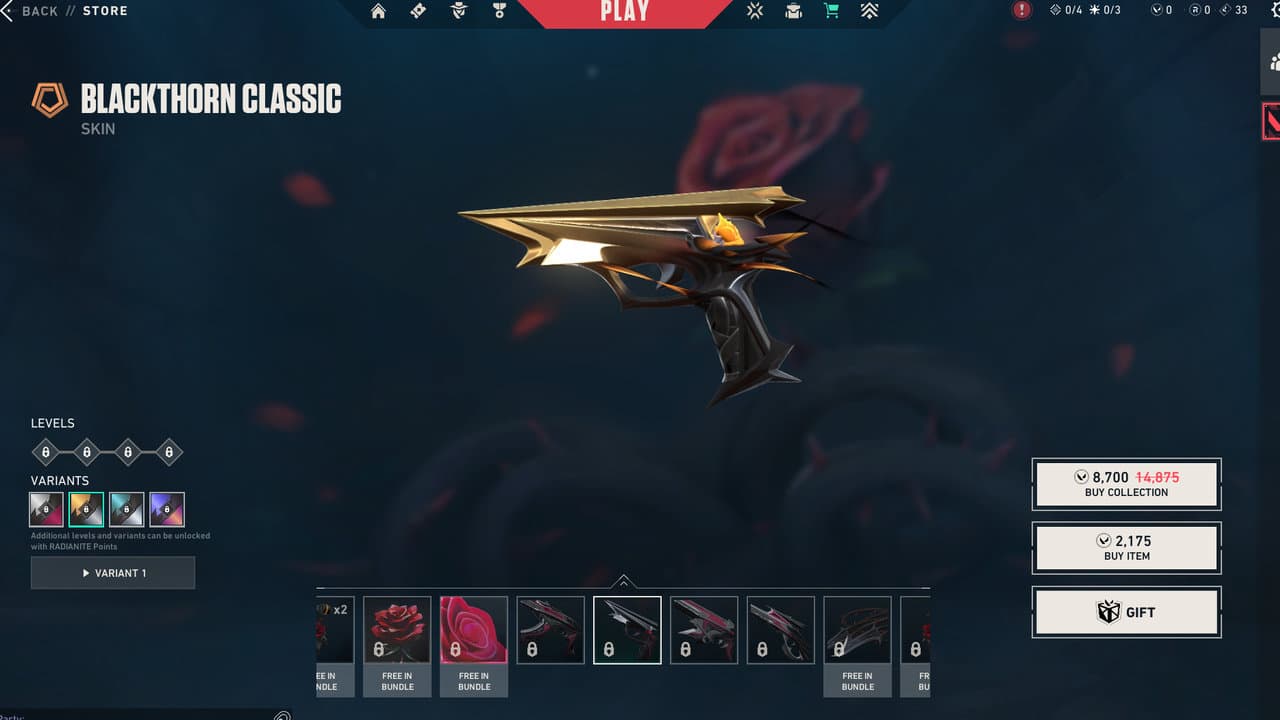Open the Agents tab with hat icon

click(459, 11)
